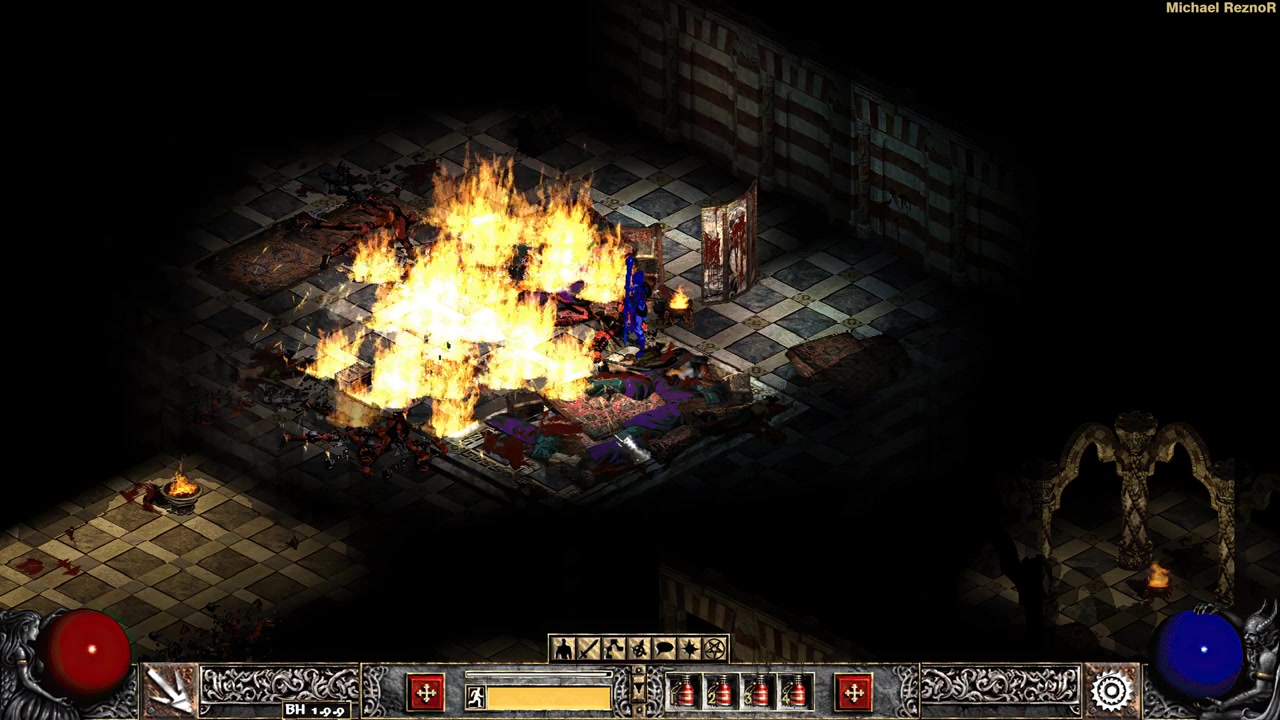This screenshot has height=720, width=1280.
Task: Open the character screen from the mini panel
Action: 563,650
